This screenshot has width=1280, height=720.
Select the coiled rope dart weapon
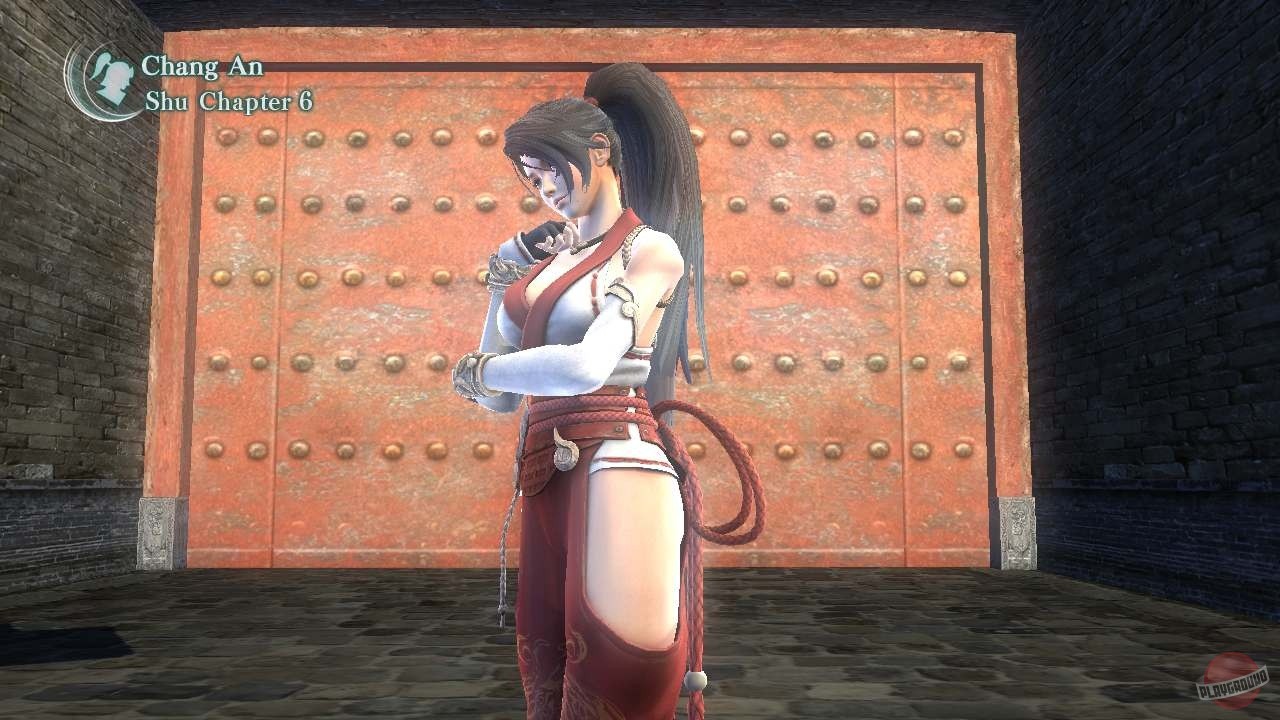tap(720, 480)
